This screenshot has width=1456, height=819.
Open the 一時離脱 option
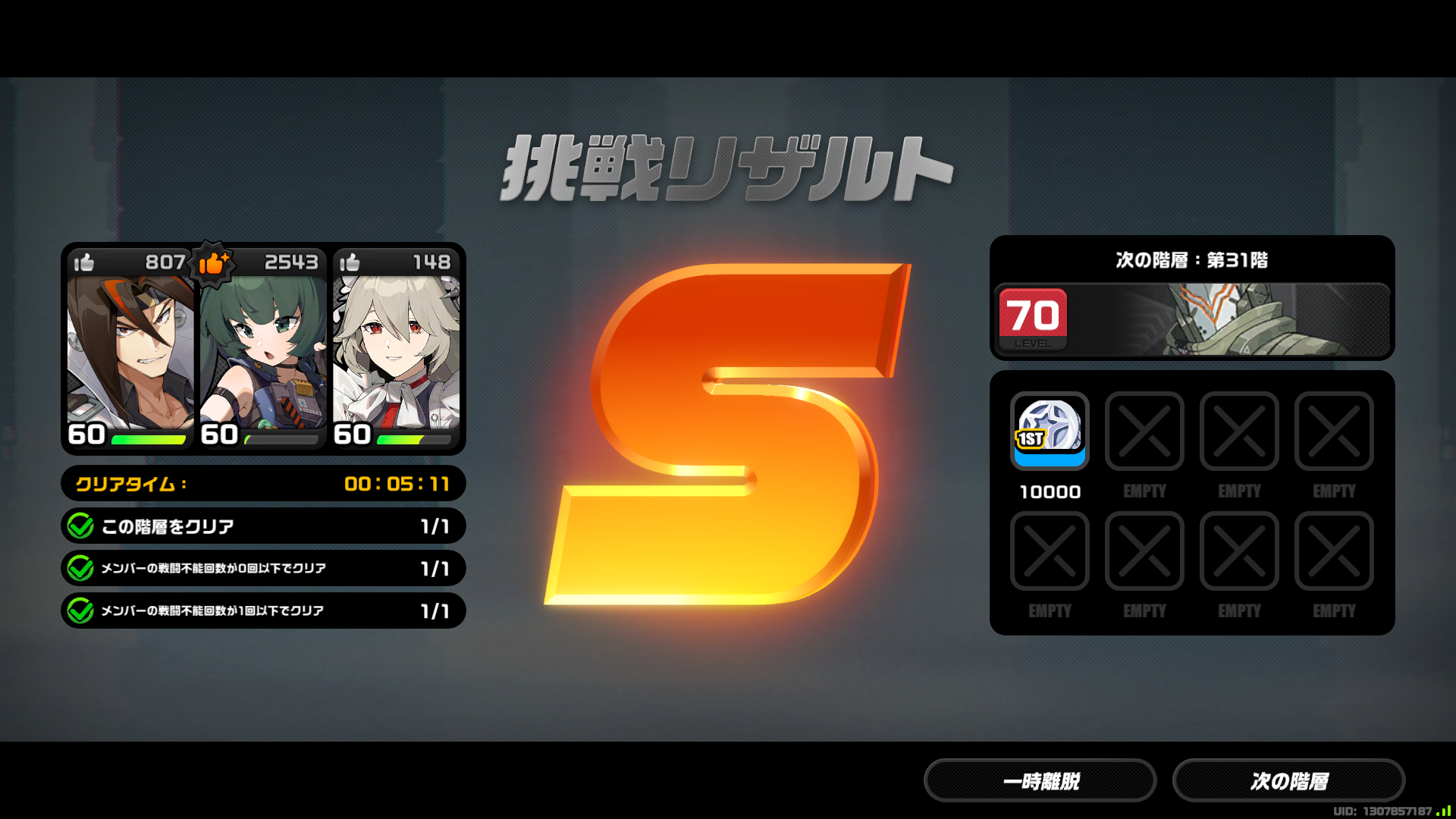(x=1040, y=780)
